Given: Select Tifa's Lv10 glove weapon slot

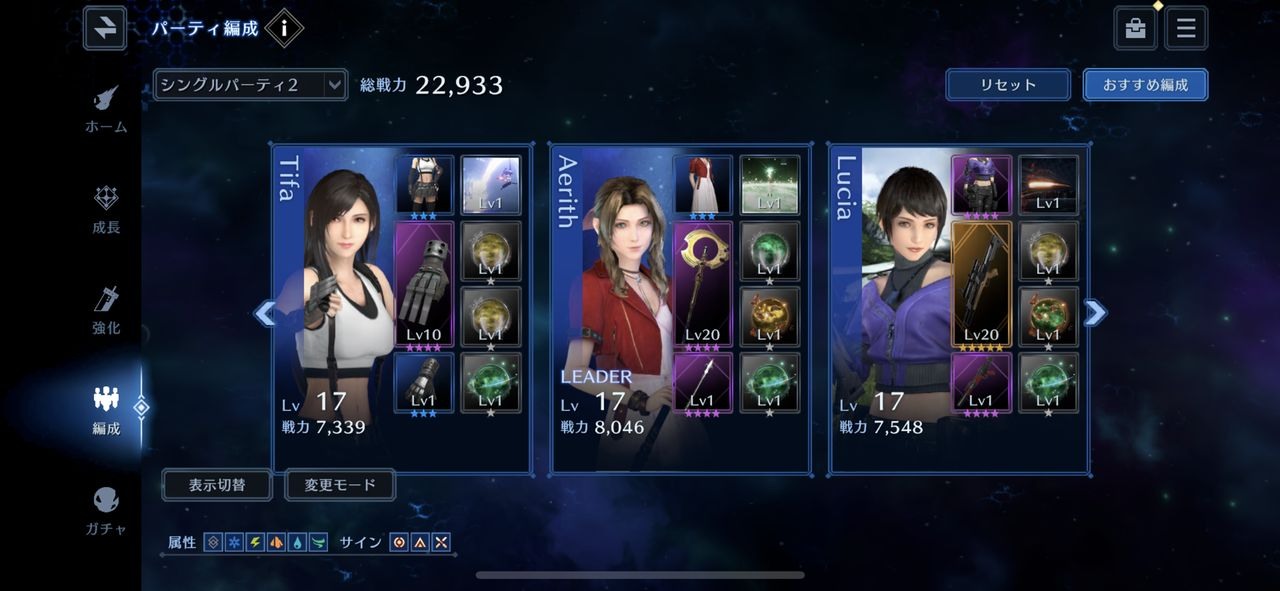Looking at the screenshot, I should click(425, 284).
